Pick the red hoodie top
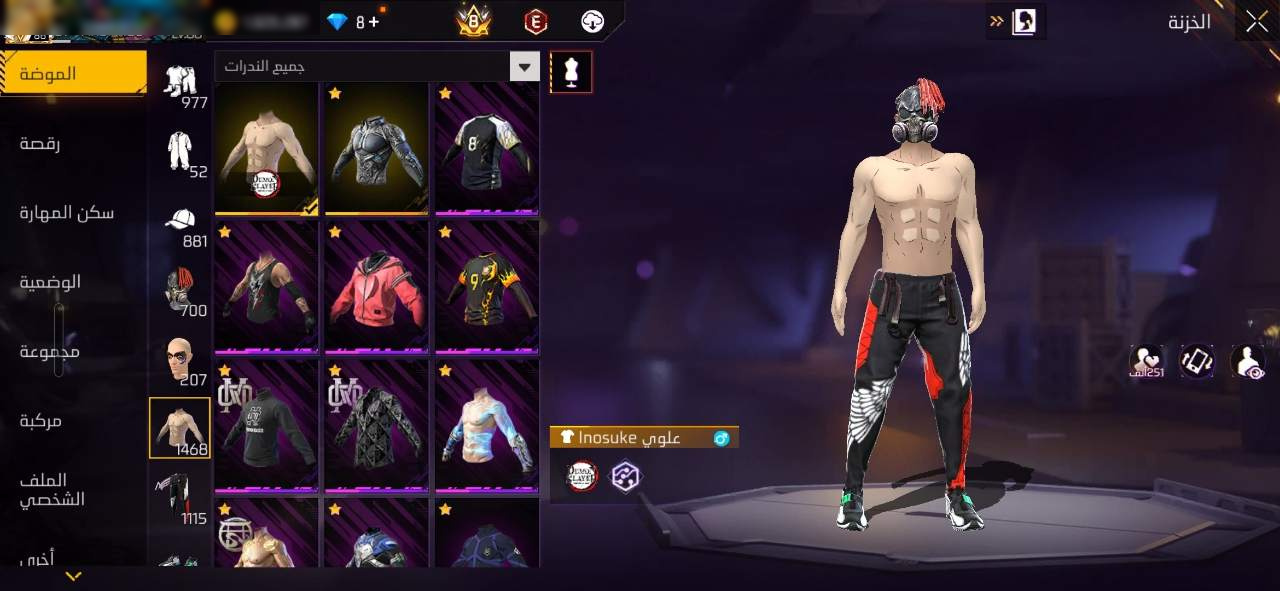The width and height of the screenshot is (1280, 591). (377, 286)
